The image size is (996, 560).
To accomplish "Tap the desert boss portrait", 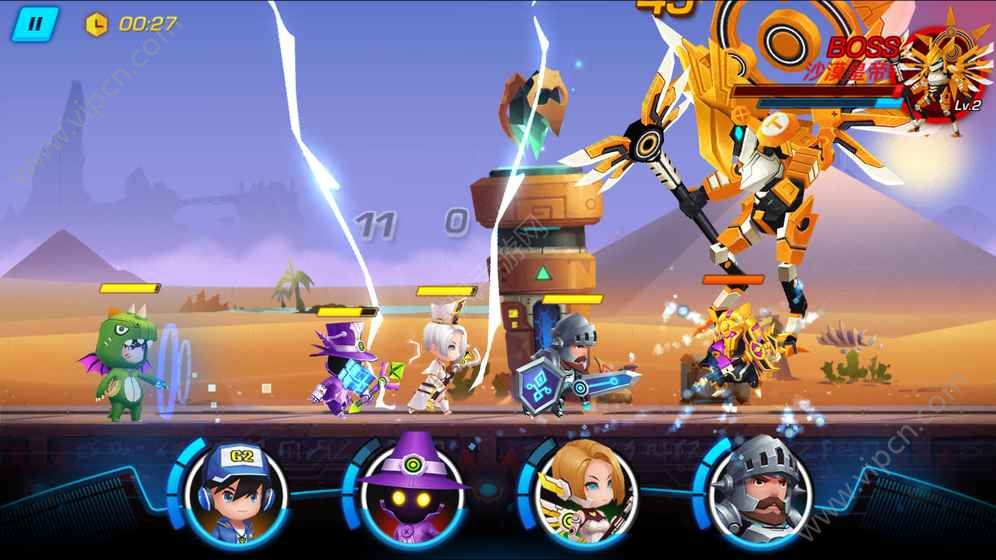I will [x=942, y=72].
